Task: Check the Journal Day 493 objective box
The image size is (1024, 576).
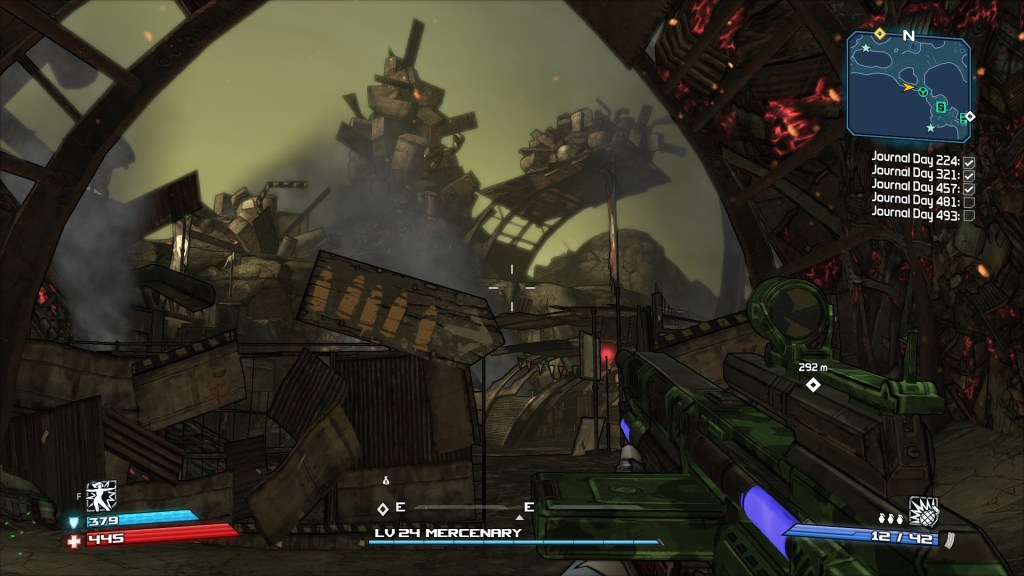Action: [968, 214]
